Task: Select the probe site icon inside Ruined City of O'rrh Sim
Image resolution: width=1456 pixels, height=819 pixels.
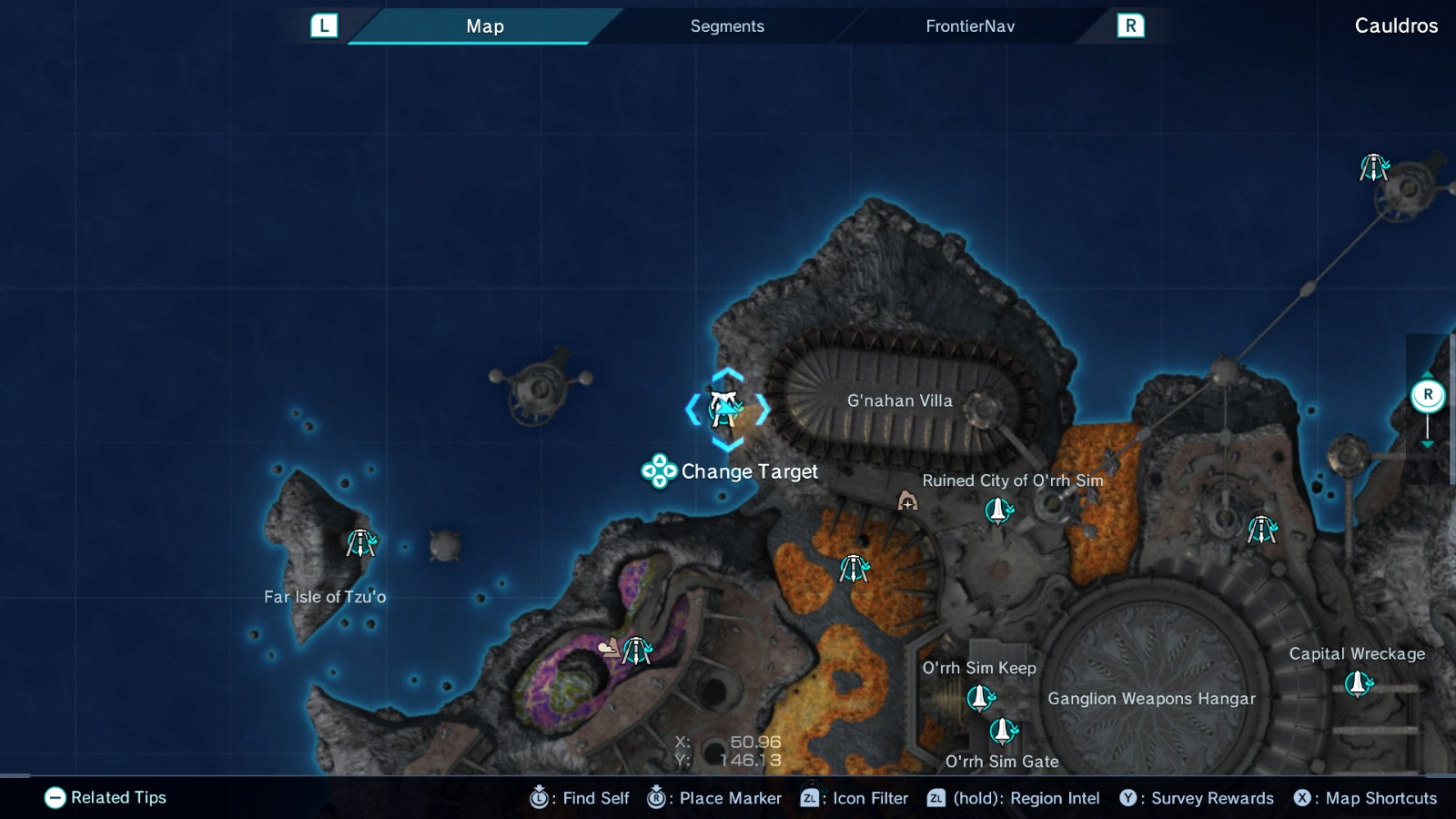Action: pos(998,512)
